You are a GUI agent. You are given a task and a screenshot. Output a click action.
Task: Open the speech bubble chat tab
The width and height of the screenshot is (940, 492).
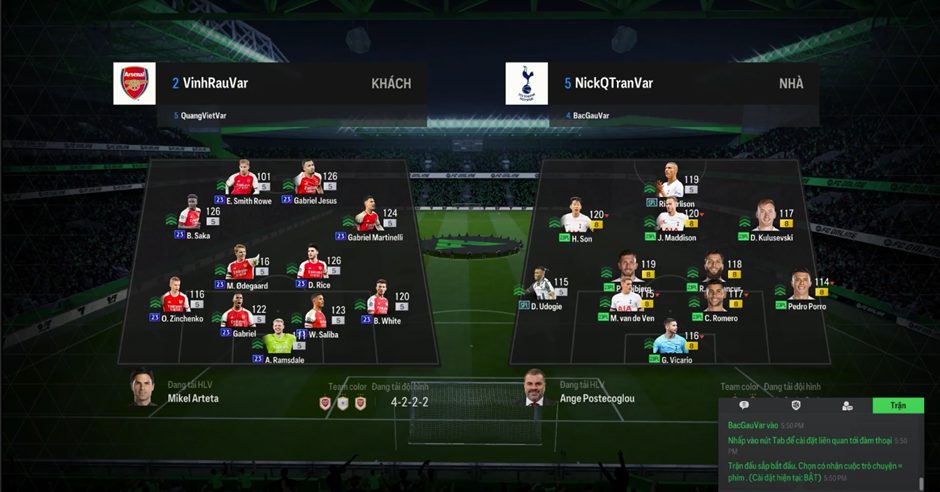[744, 405]
